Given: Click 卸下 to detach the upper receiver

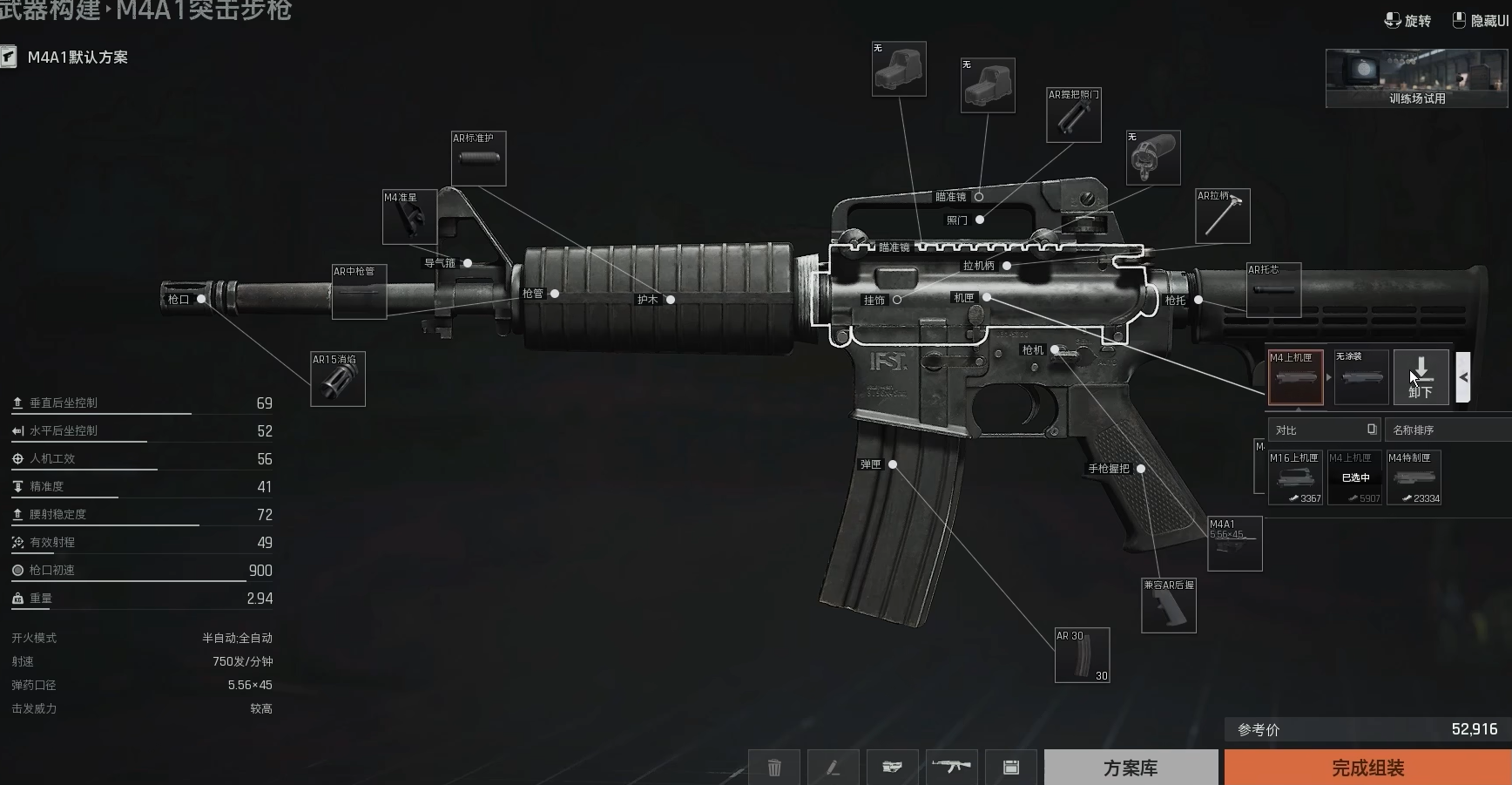Looking at the screenshot, I should click(x=1421, y=377).
